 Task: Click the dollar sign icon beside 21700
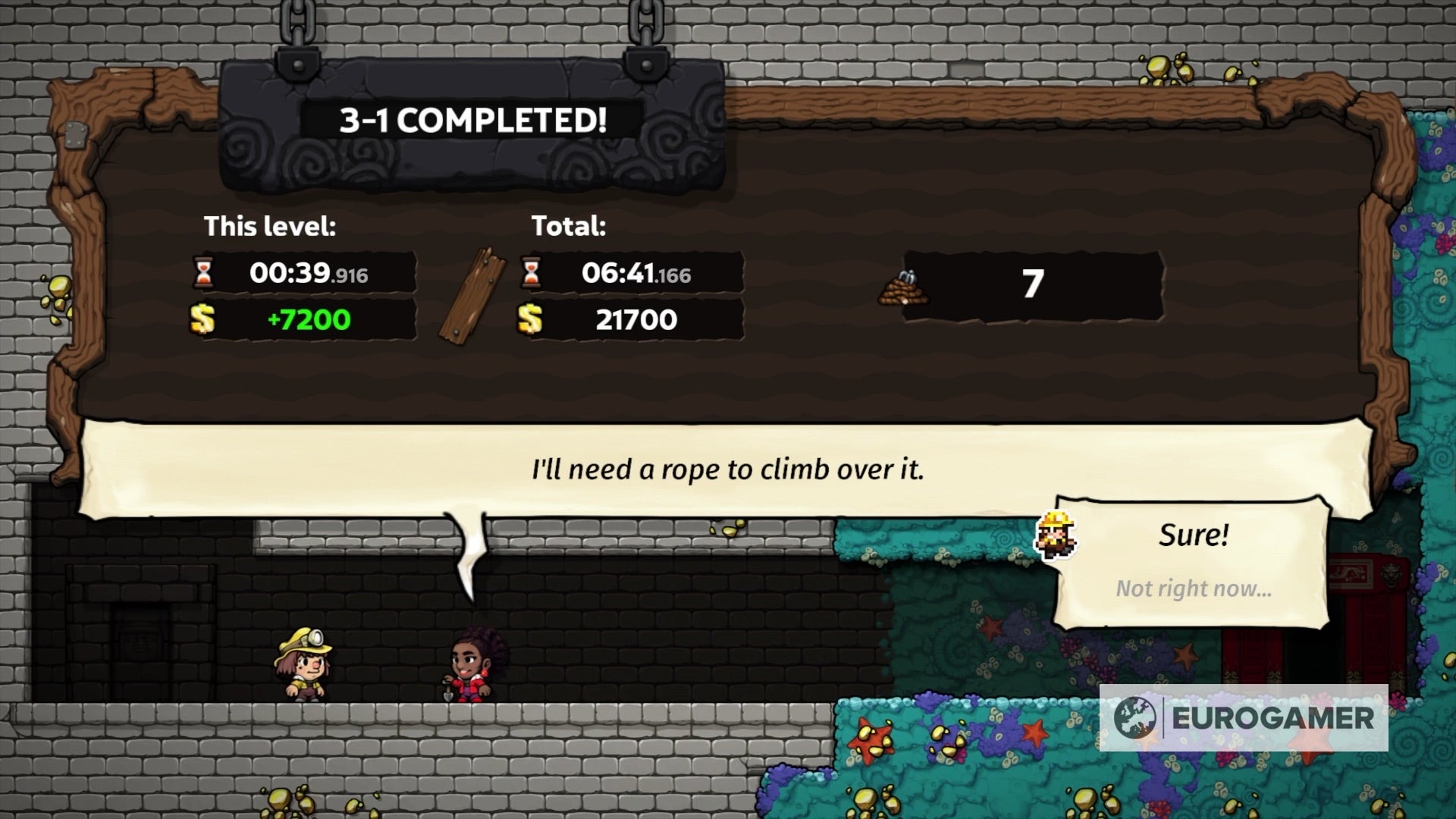click(529, 319)
